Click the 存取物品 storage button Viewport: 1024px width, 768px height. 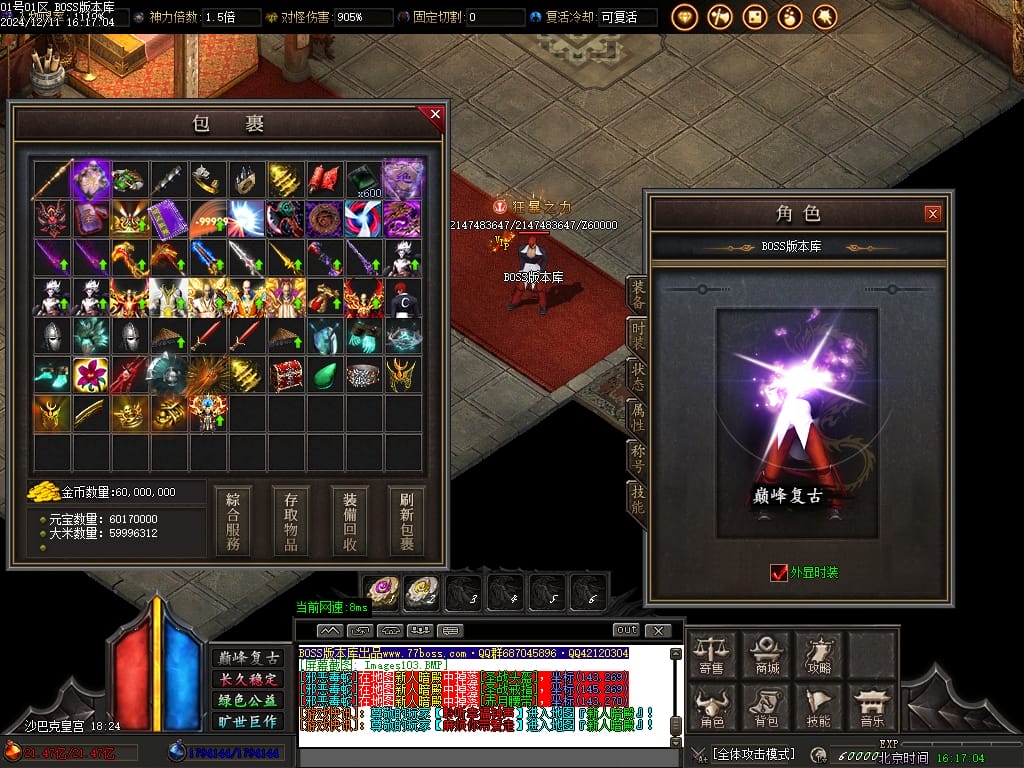click(x=291, y=521)
